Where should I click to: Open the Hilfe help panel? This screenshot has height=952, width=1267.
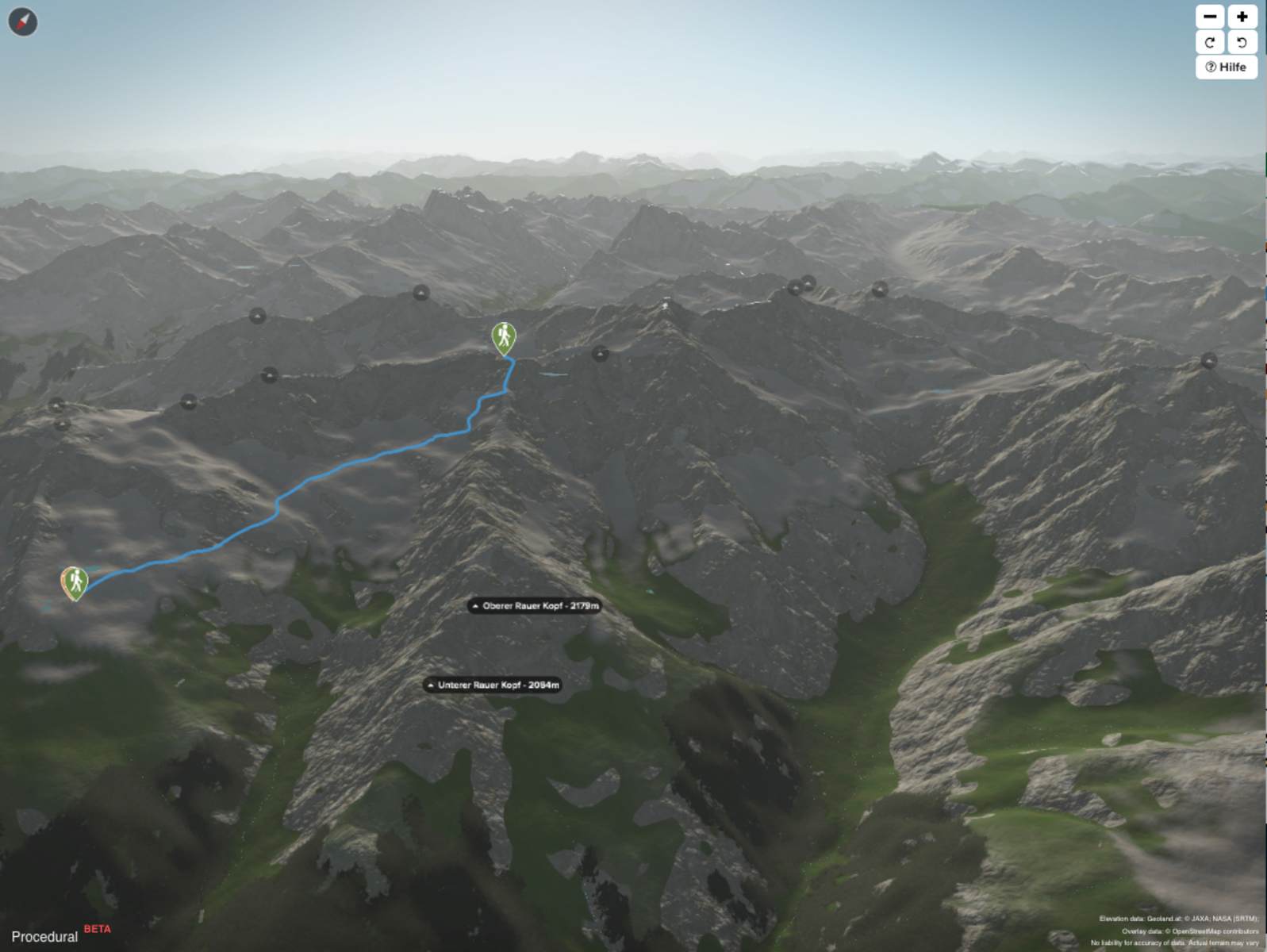point(1226,67)
